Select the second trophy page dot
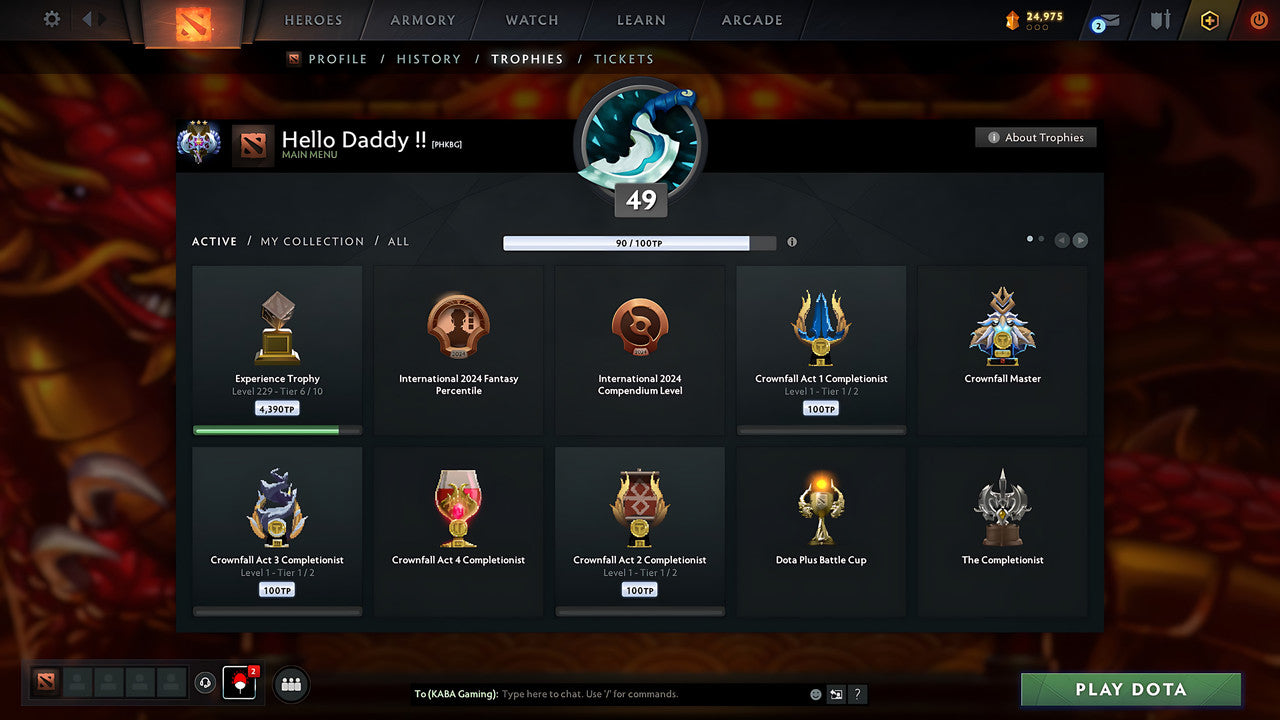 click(x=1041, y=238)
